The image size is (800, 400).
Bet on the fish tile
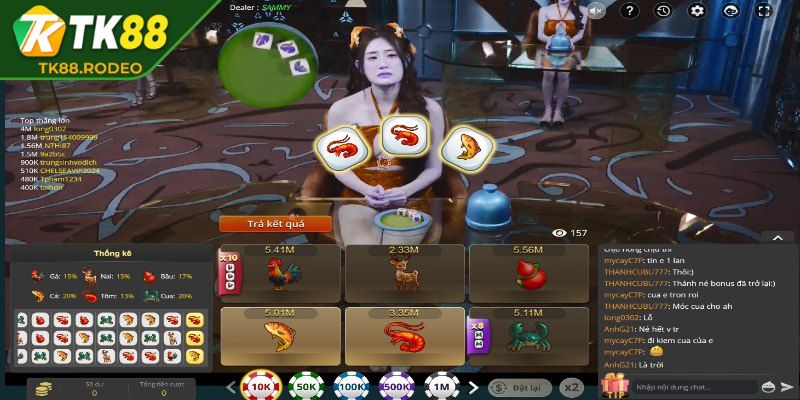pos(280,335)
